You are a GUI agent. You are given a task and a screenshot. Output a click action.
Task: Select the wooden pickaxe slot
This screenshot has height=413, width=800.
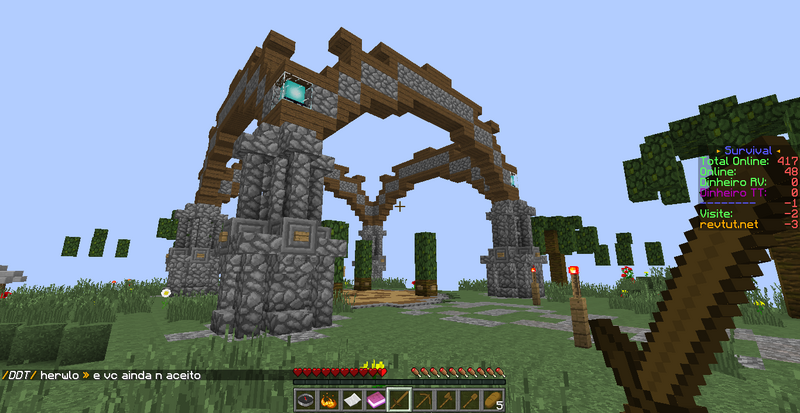tap(423, 400)
